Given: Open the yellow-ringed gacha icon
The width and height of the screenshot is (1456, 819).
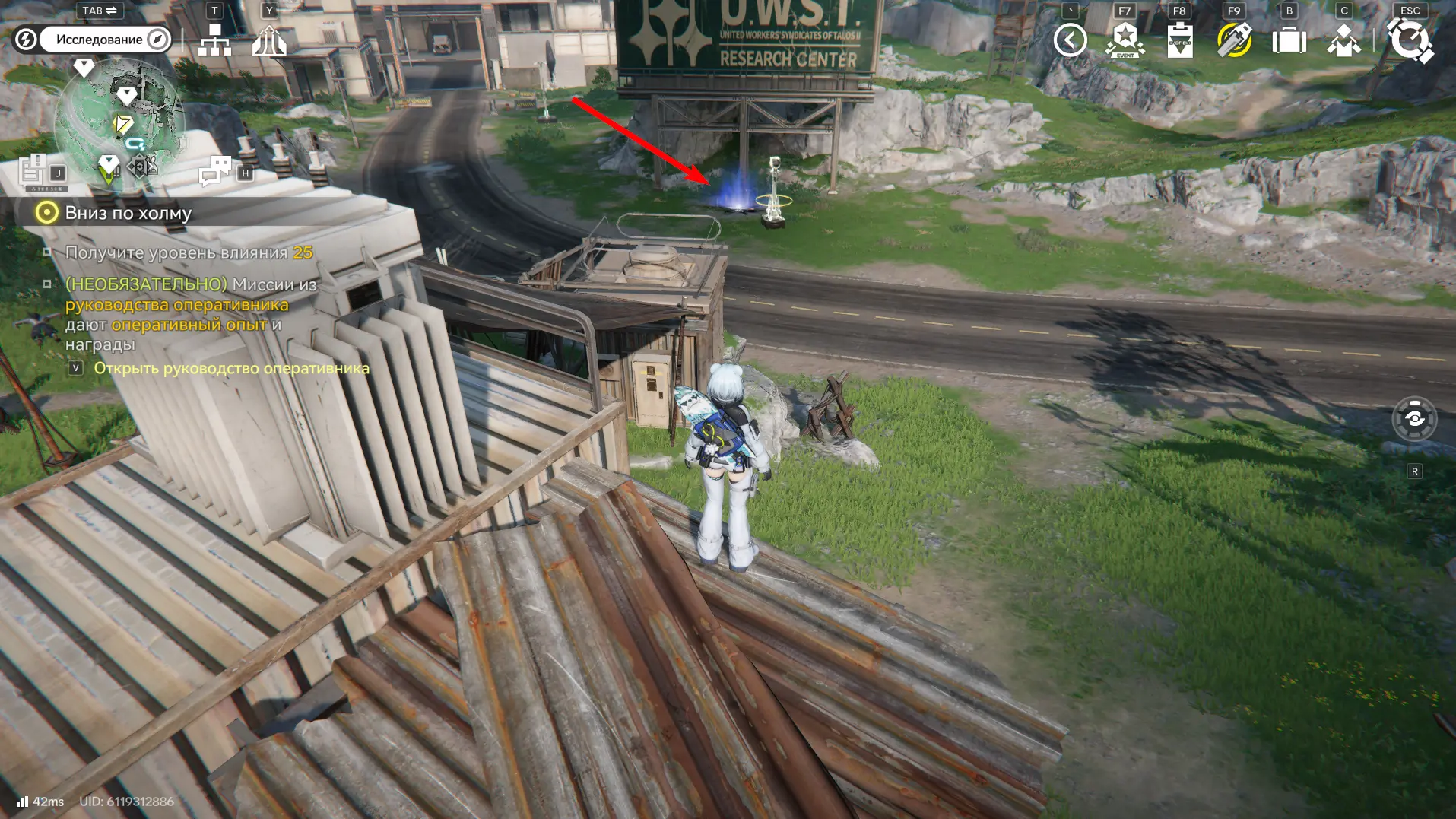Looking at the screenshot, I should [1234, 40].
